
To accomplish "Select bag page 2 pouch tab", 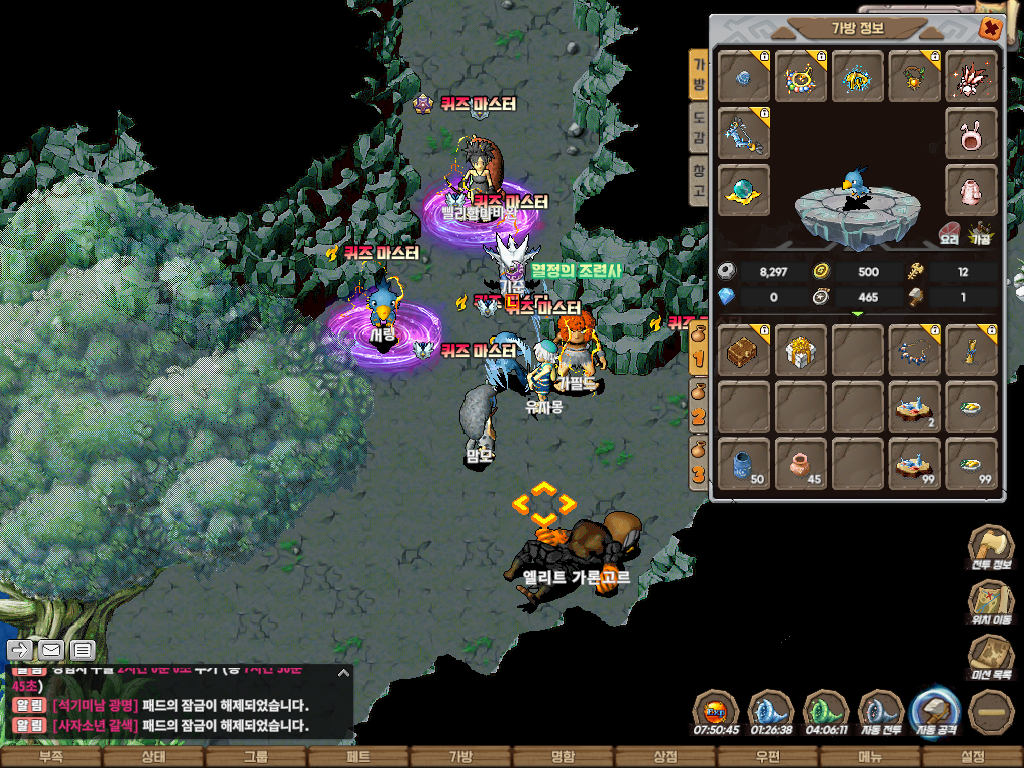I will click(x=699, y=413).
